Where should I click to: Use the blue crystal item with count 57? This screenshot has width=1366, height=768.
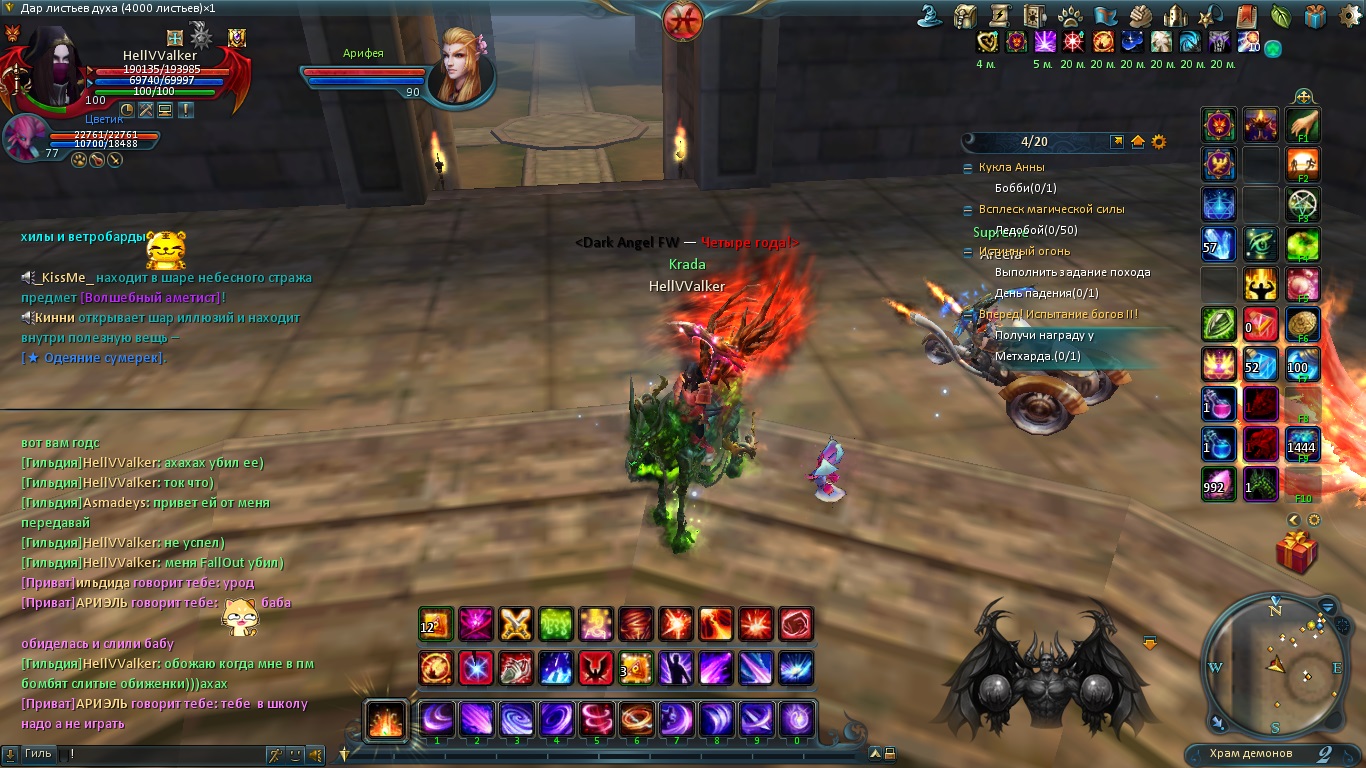tap(1219, 244)
